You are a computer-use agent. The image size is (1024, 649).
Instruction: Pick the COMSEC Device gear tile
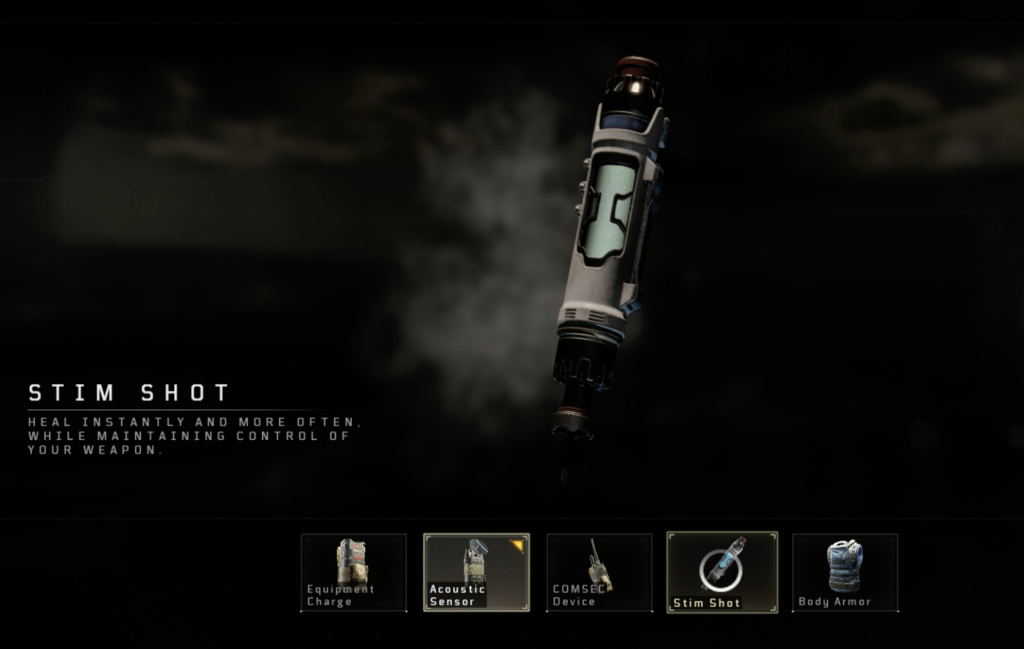coord(598,571)
